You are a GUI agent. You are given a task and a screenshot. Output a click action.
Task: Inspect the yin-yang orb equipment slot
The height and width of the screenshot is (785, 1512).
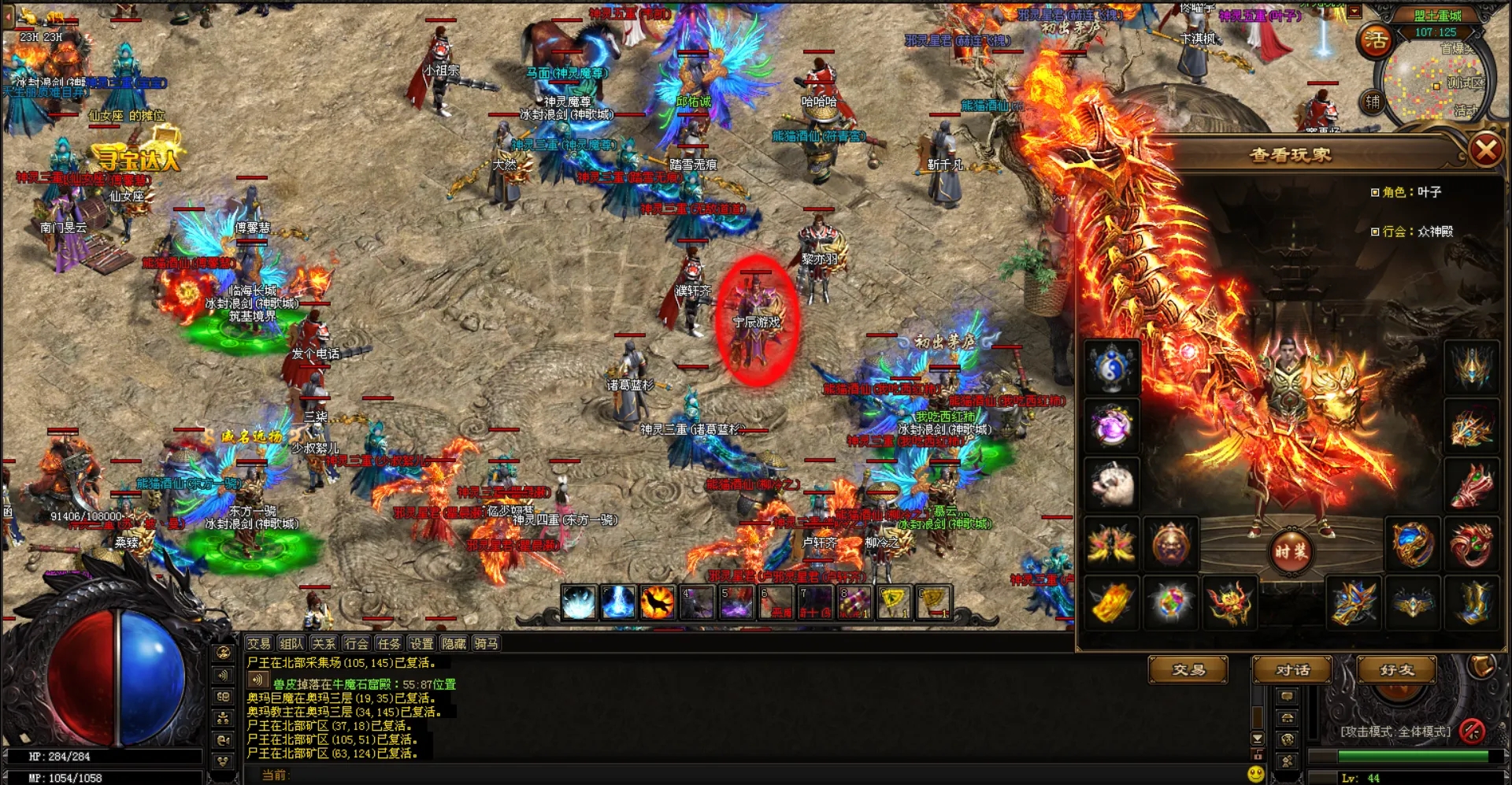[x=1111, y=367]
